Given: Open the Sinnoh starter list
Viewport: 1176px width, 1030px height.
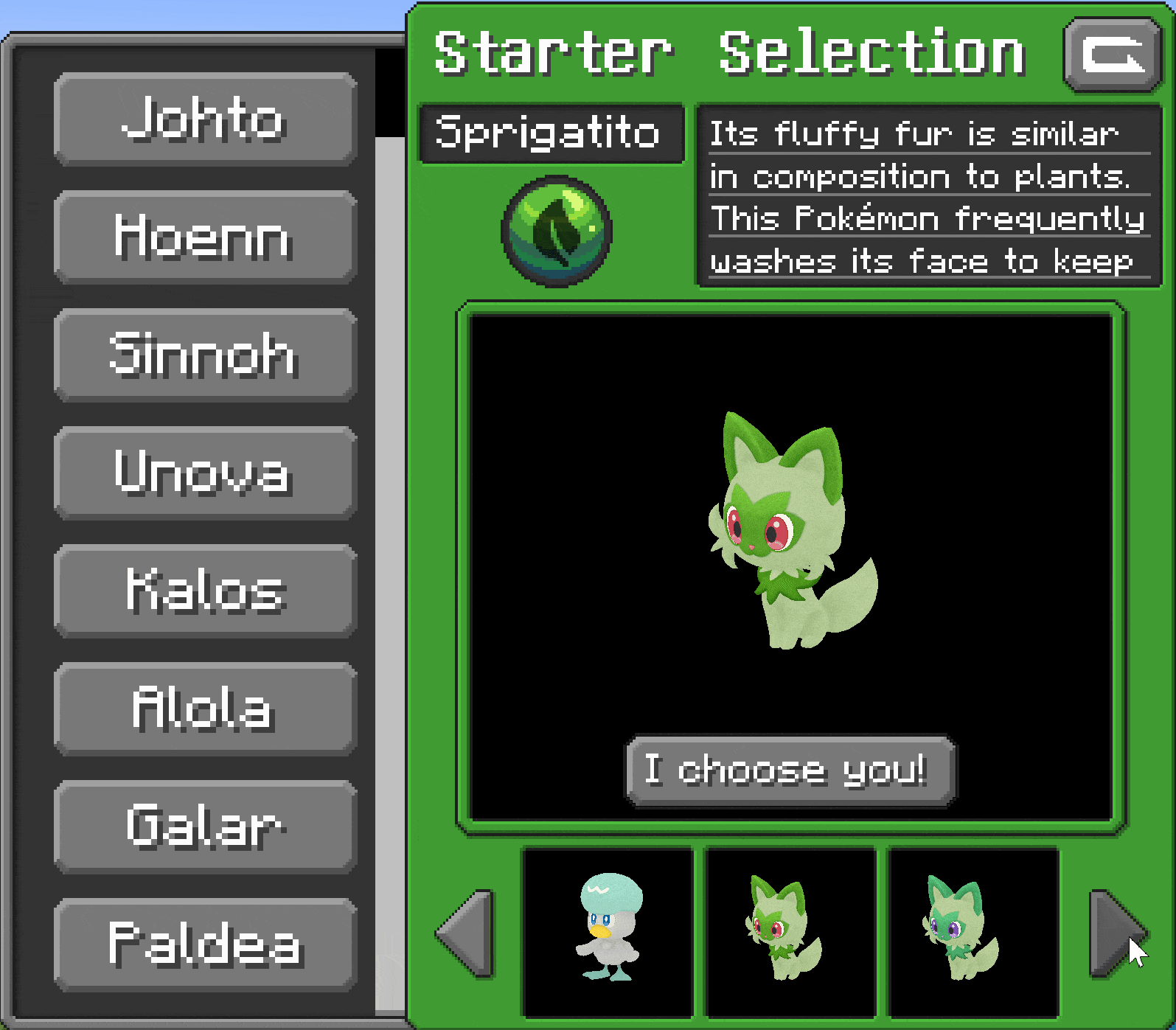Looking at the screenshot, I should pos(205,355).
